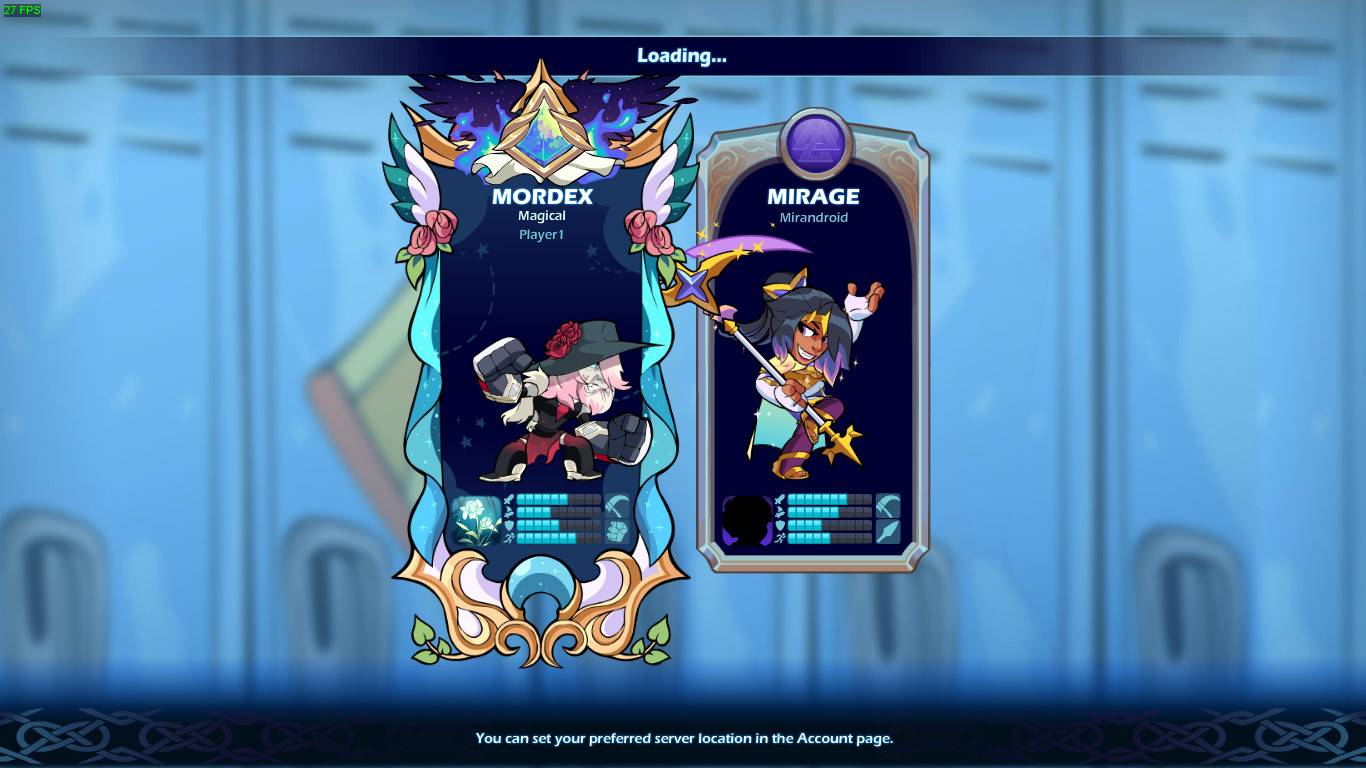Click the Mirandroid subtitle under Mirage
This screenshot has width=1366, height=768.
[813, 217]
